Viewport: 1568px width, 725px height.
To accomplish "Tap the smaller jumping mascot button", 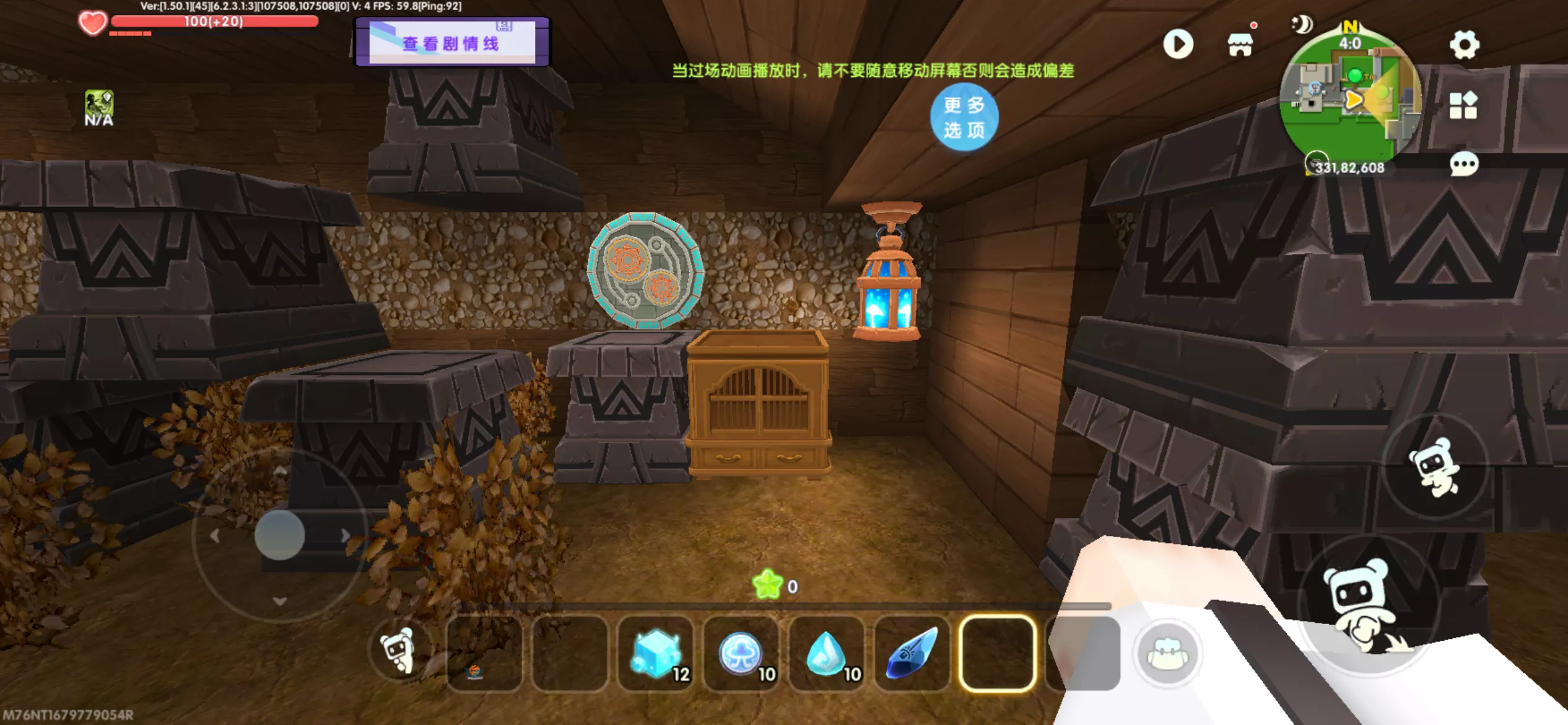I will click(x=1435, y=468).
